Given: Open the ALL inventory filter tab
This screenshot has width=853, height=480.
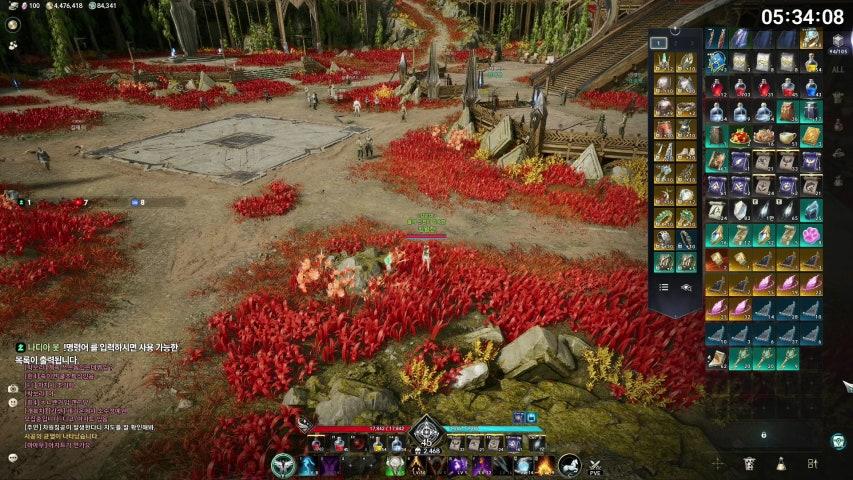Looking at the screenshot, I should pyautogui.click(x=838, y=70).
